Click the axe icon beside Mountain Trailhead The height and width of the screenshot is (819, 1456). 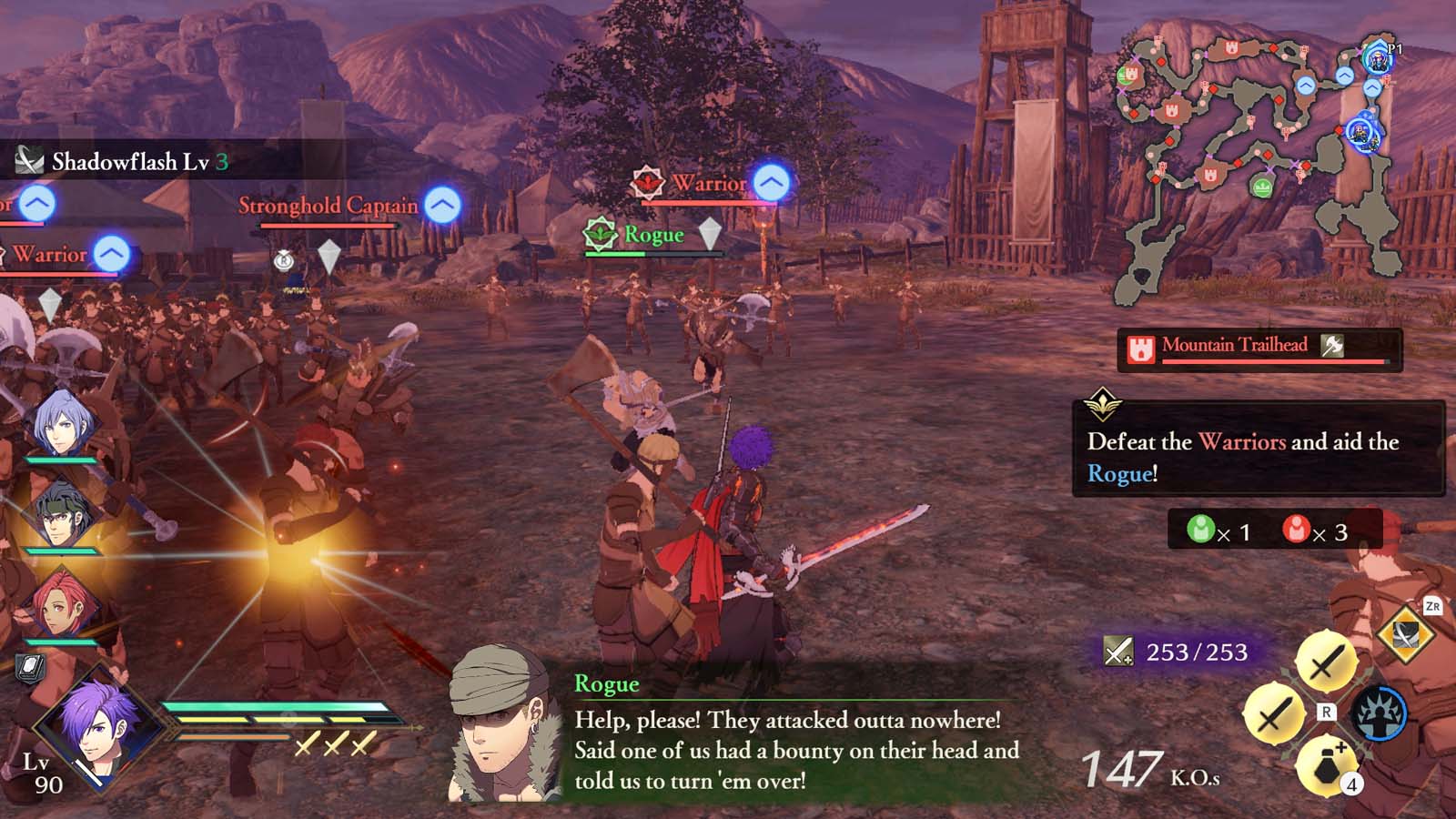1332,346
